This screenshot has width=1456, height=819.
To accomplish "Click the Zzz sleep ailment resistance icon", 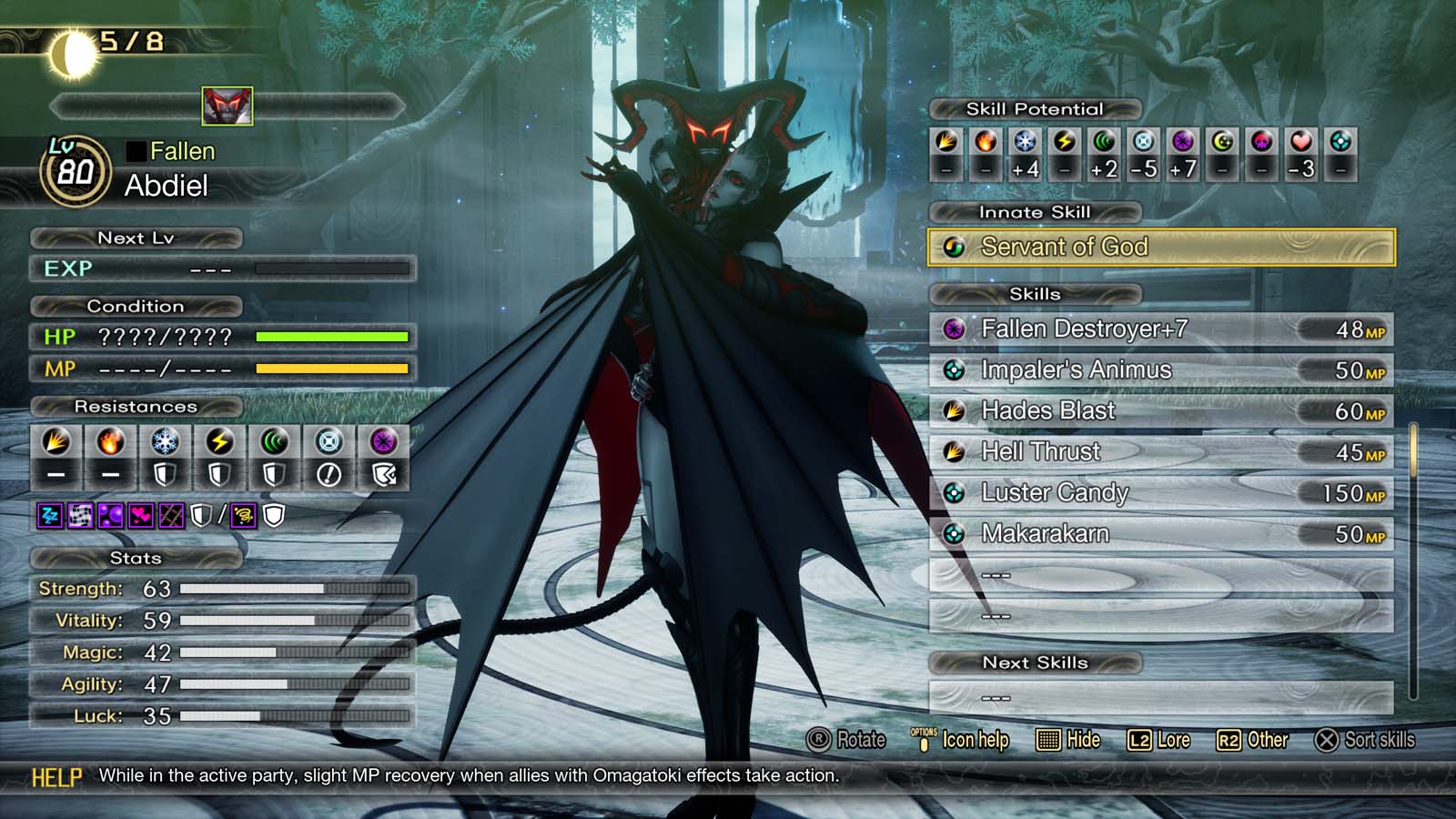I will pyautogui.click(x=49, y=515).
